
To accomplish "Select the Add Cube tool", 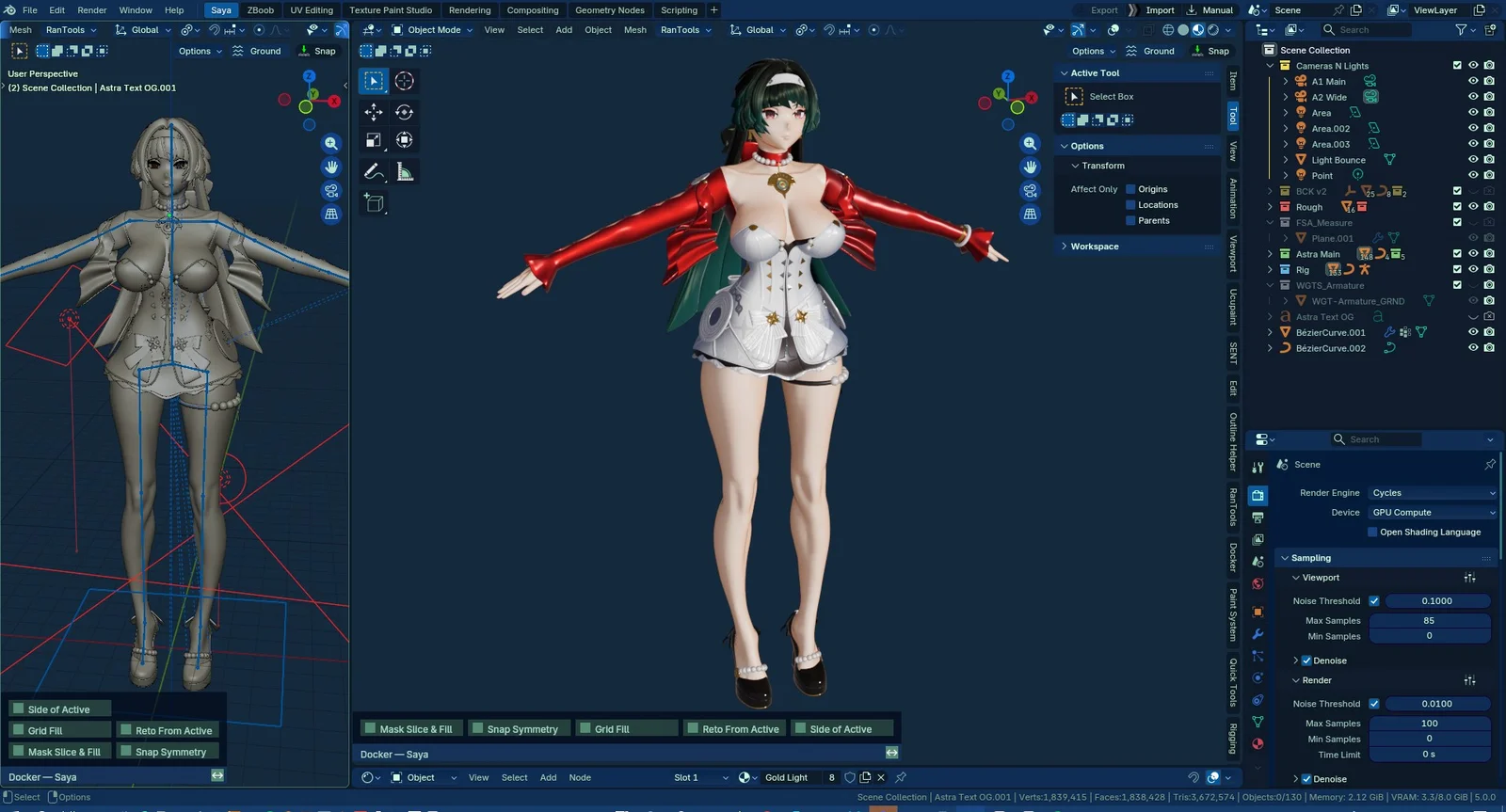I will point(374,203).
